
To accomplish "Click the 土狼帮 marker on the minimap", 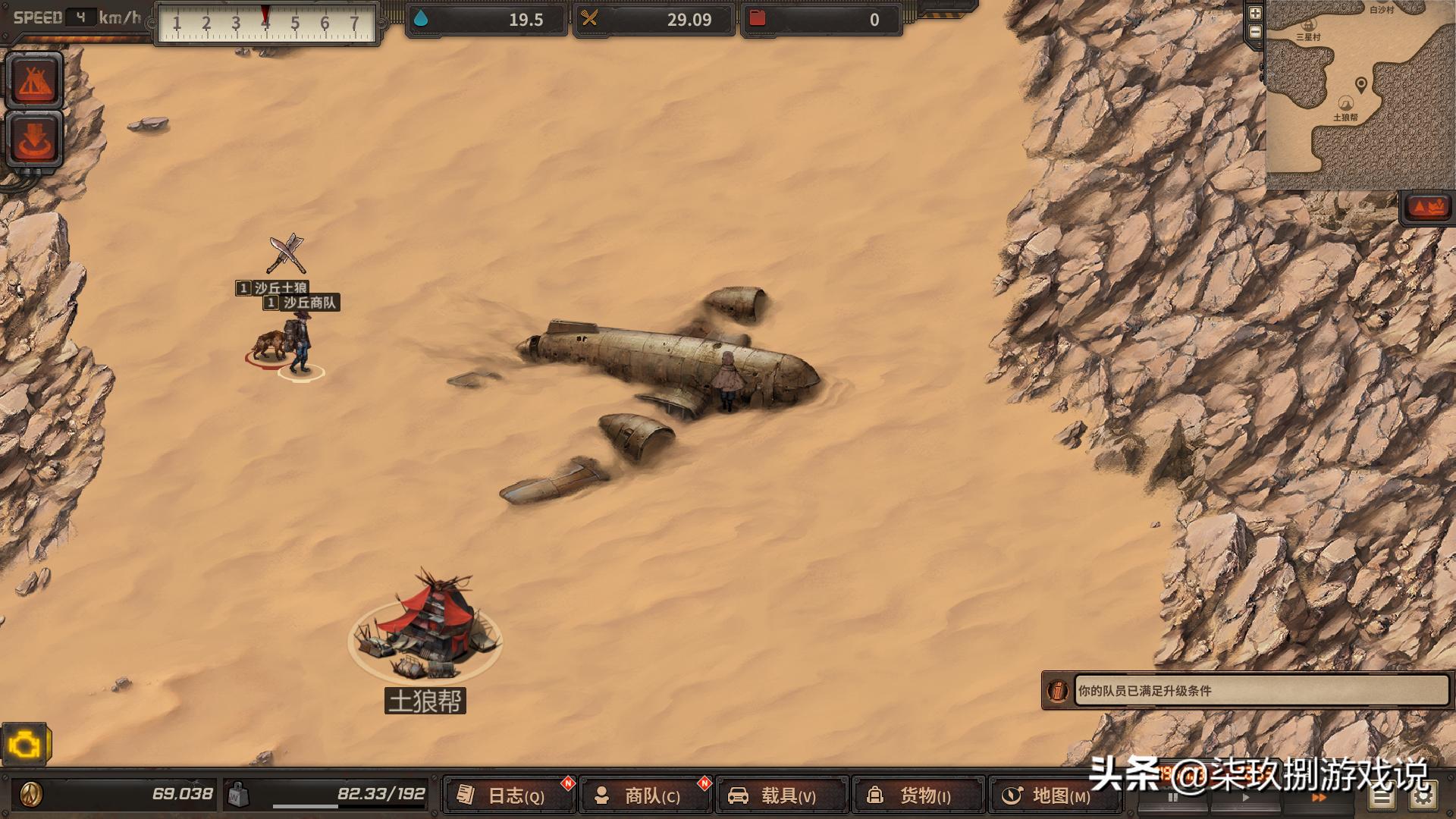I will 1345,105.
